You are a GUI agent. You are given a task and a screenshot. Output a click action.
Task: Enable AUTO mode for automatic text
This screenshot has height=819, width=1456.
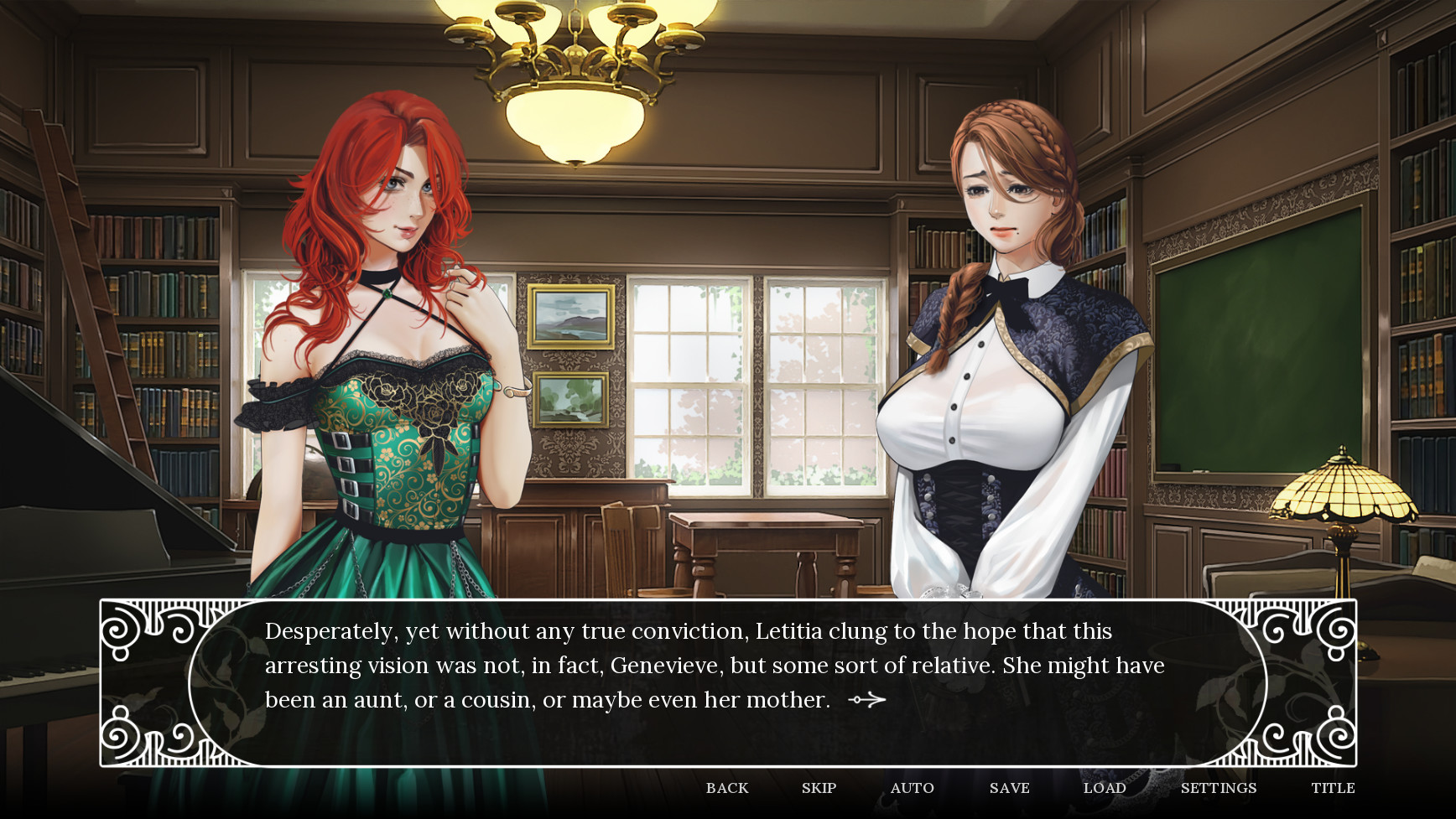[912, 788]
